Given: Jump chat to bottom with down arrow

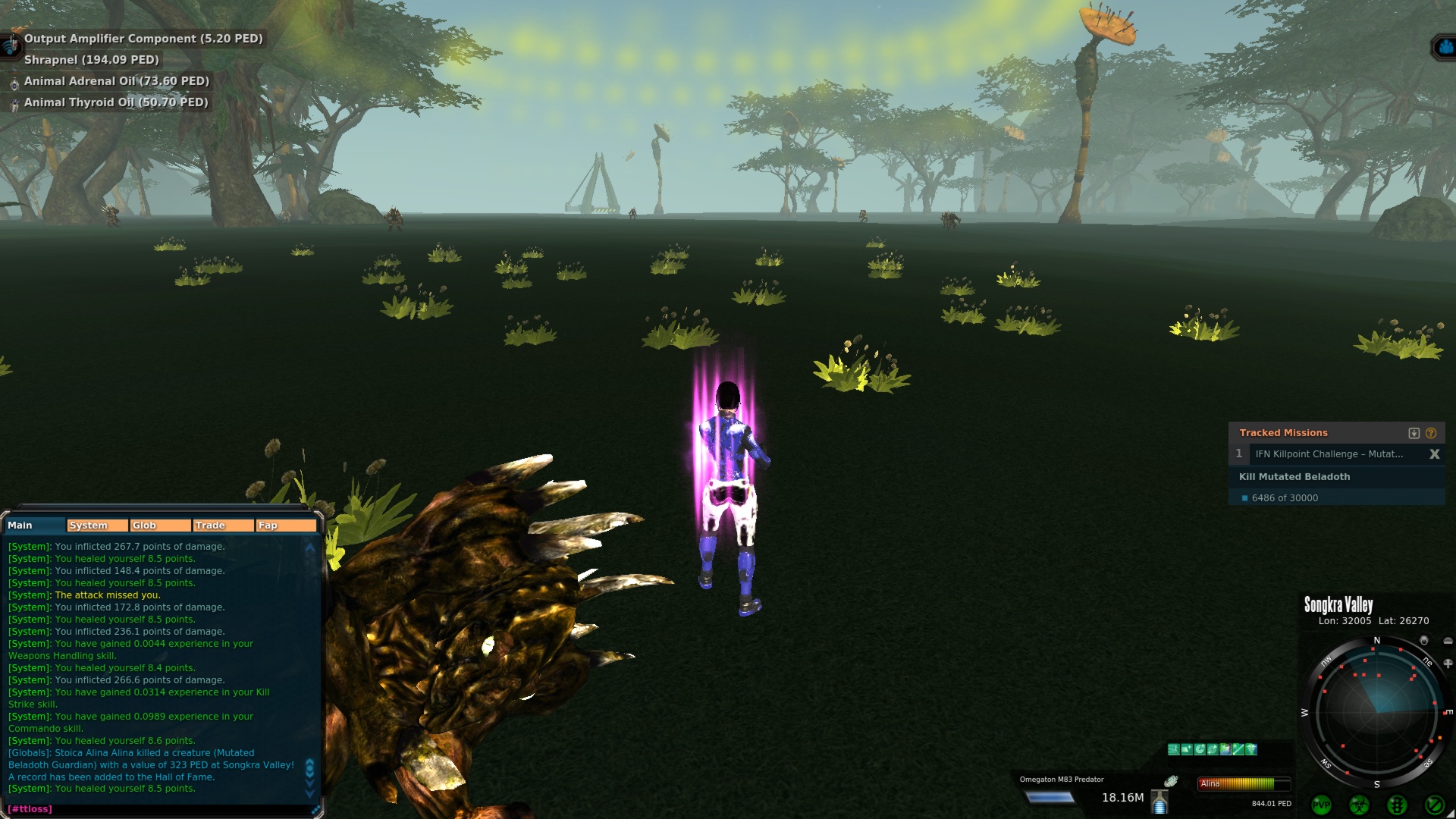Looking at the screenshot, I should [309, 793].
